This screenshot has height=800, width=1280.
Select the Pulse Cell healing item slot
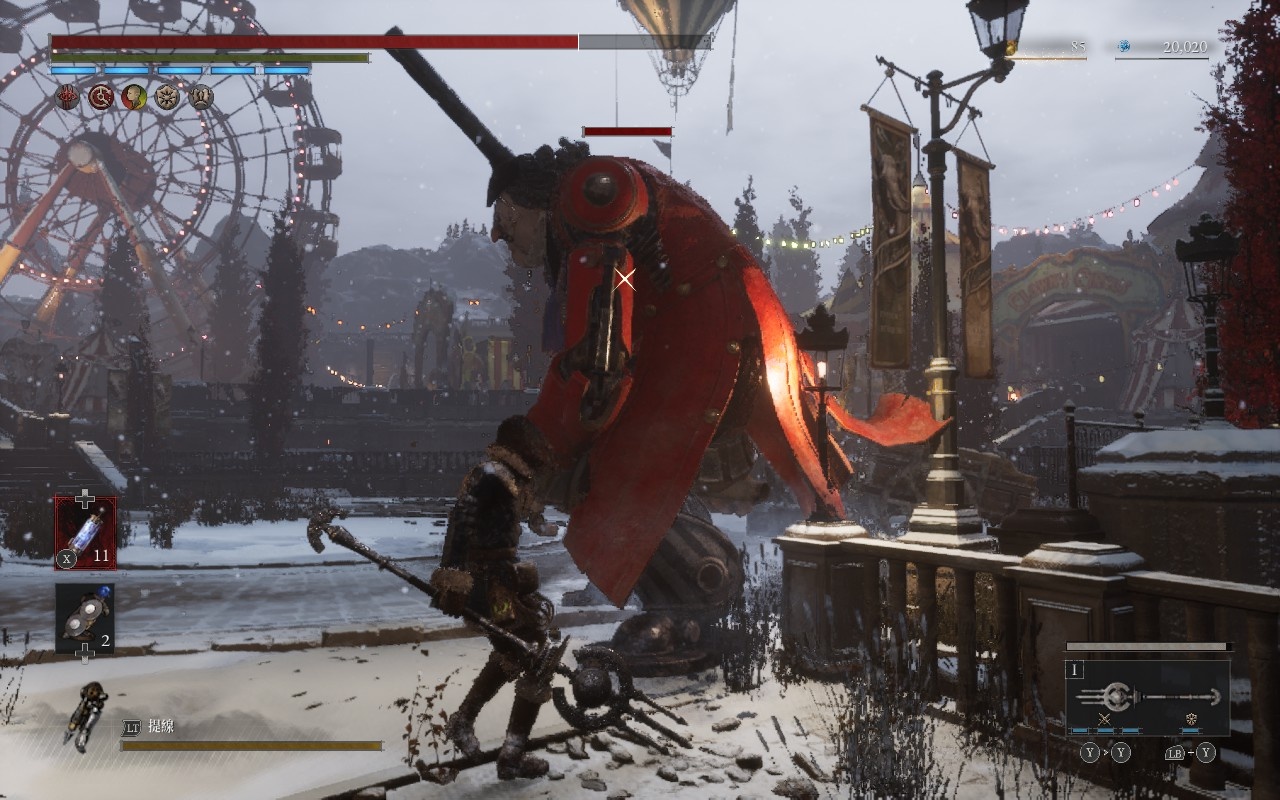85,532
